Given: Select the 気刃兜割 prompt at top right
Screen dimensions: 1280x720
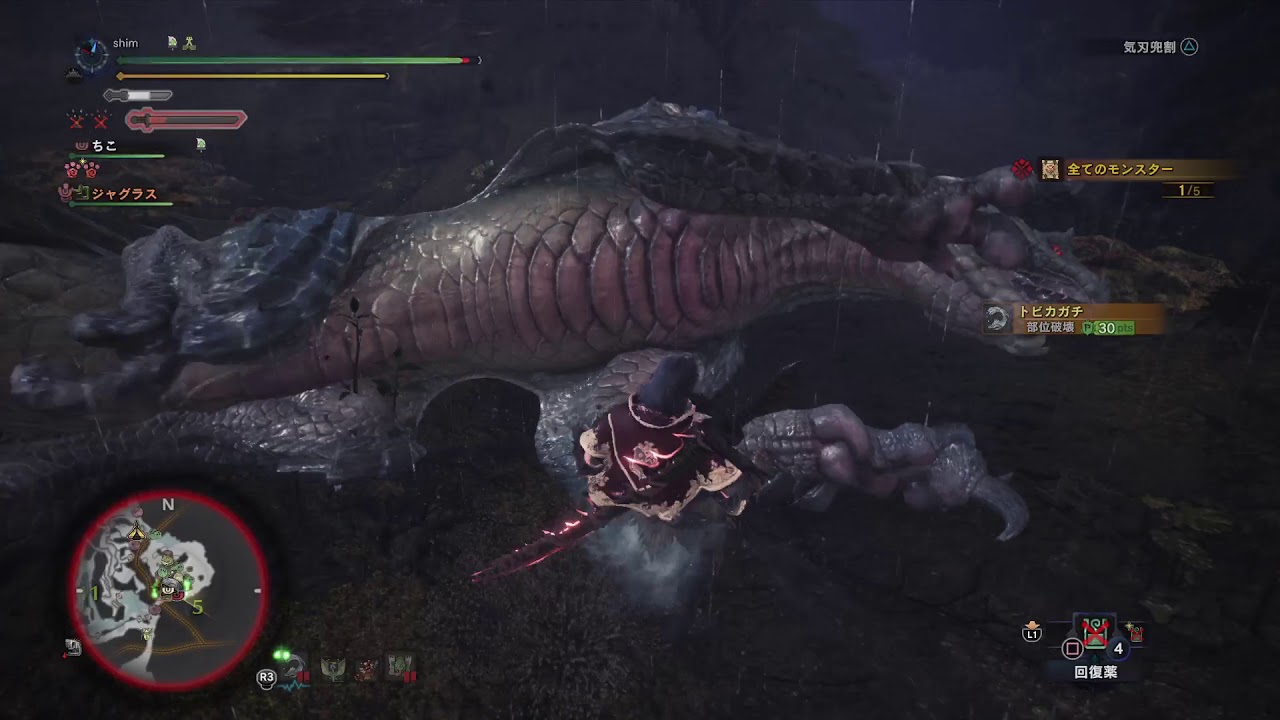Looking at the screenshot, I should tap(1160, 45).
